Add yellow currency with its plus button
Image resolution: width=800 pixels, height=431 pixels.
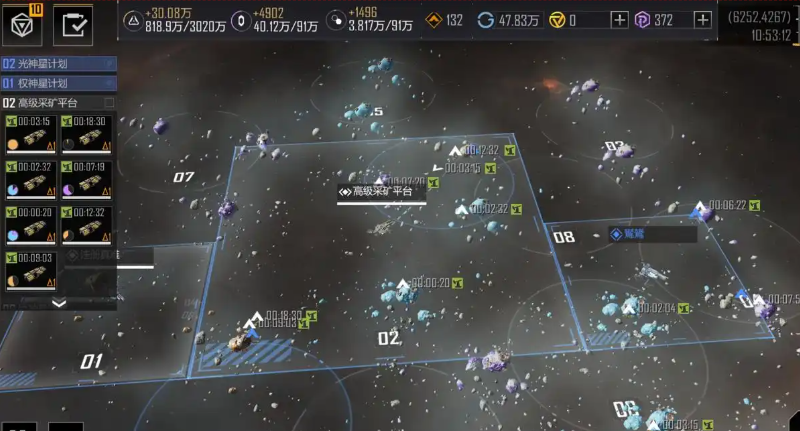(620, 20)
